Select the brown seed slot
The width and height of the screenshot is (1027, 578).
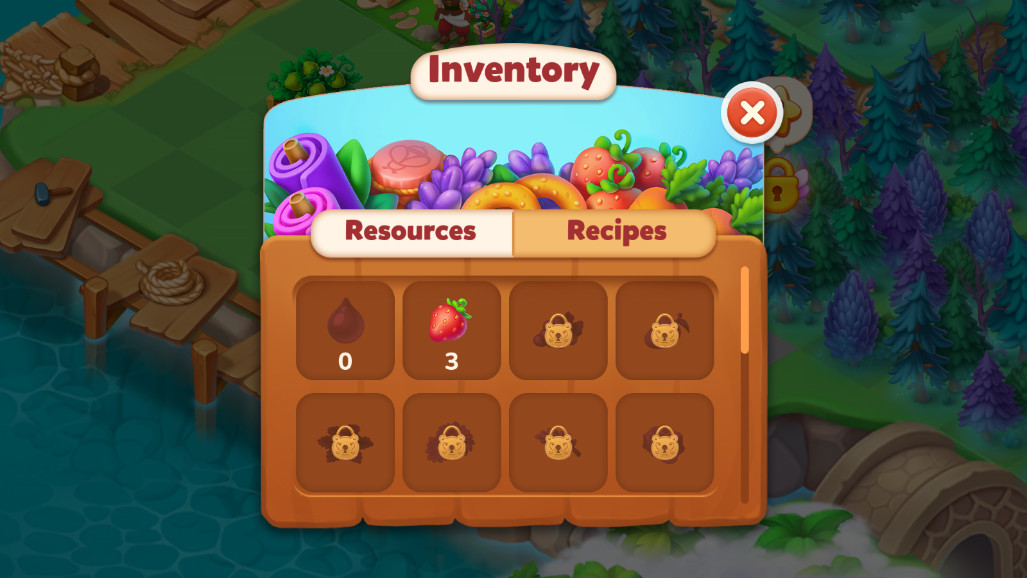(x=345, y=330)
